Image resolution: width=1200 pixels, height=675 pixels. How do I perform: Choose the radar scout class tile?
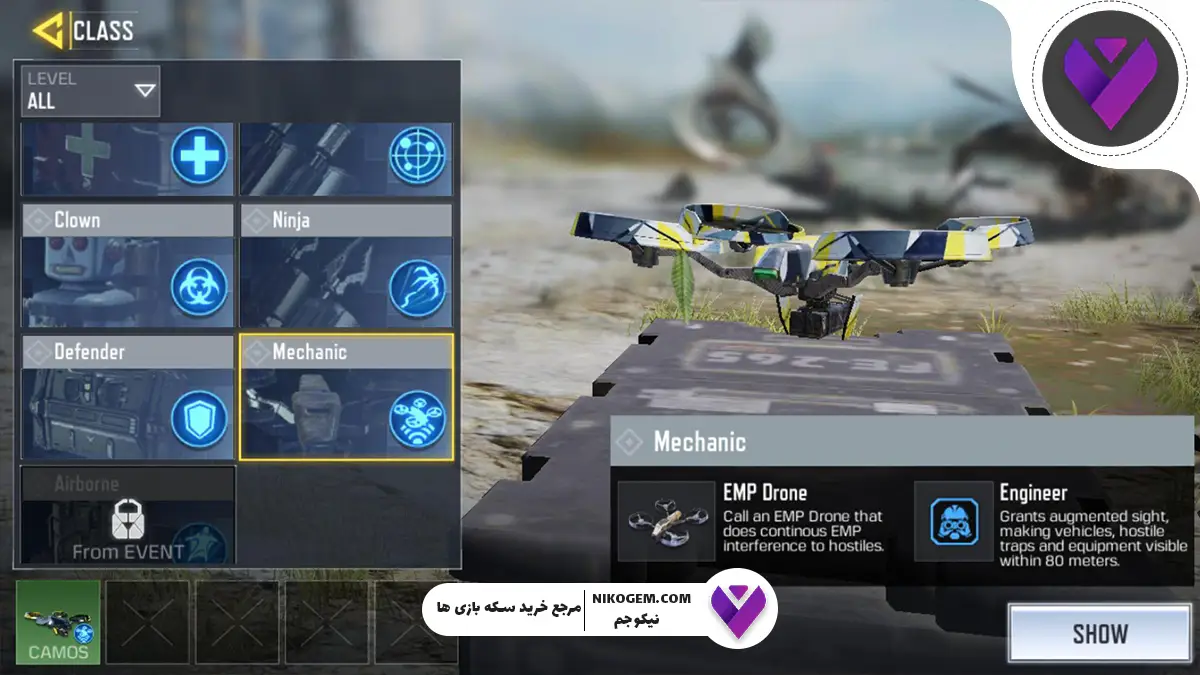tap(346, 158)
